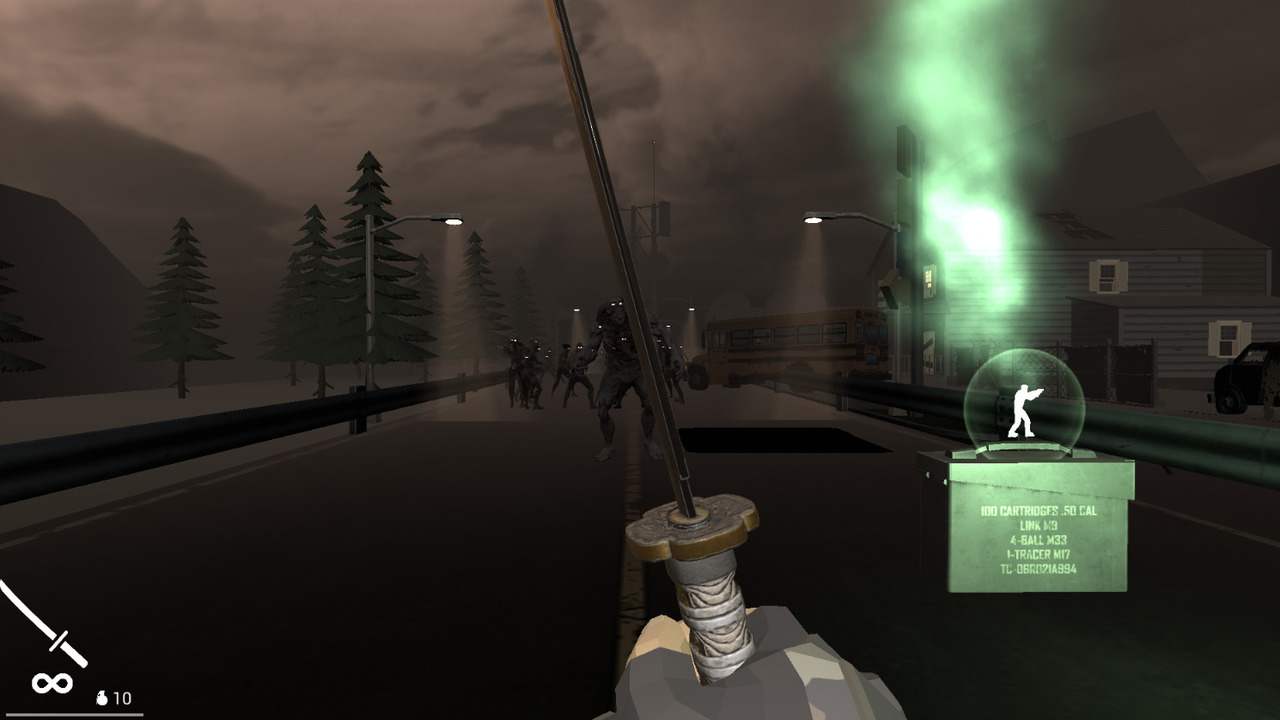1280x720 pixels.
Task: Click the infinity ammo symbol
Action: point(52,683)
